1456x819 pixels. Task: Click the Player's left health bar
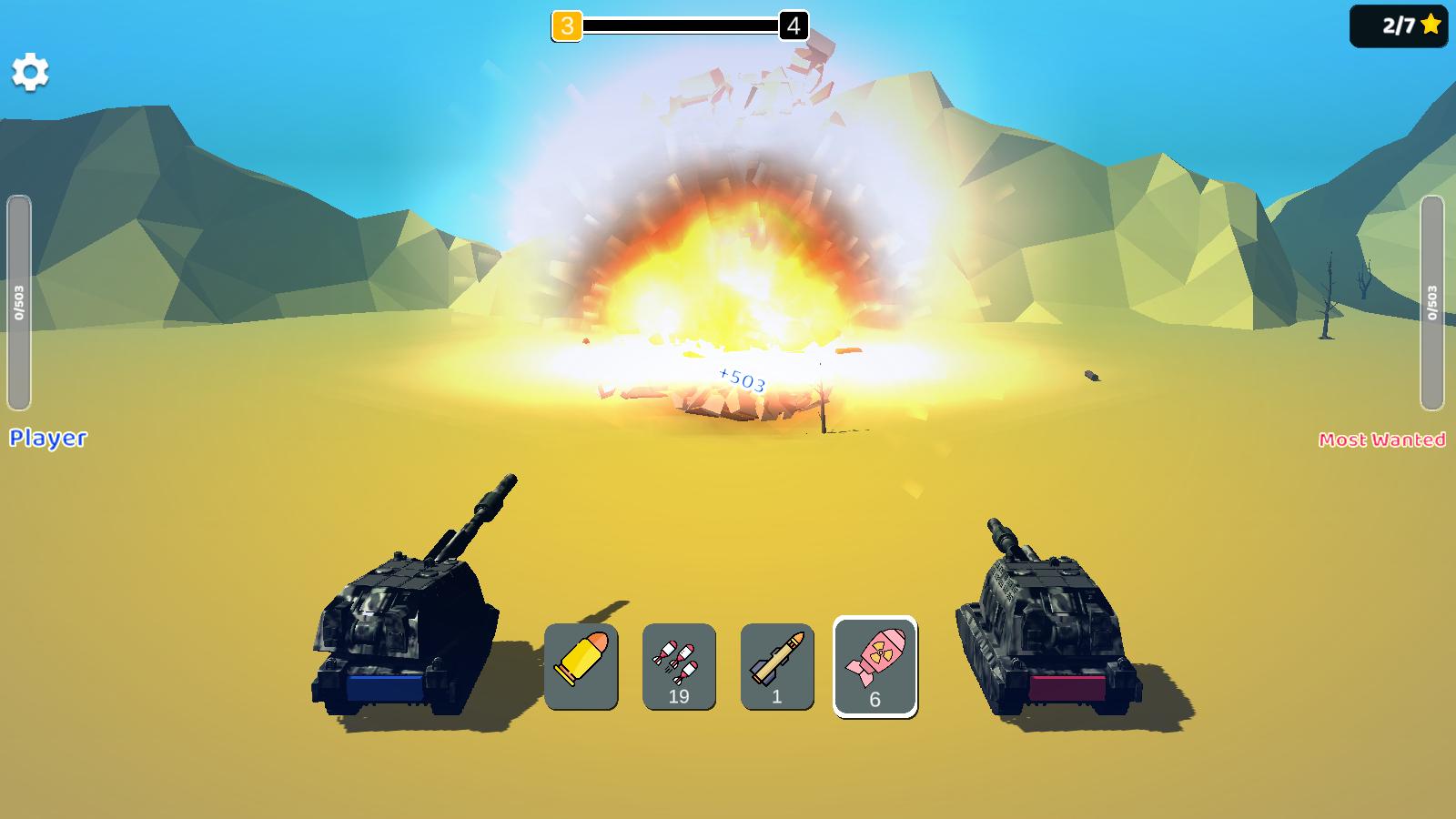click(x=18, y=300)
